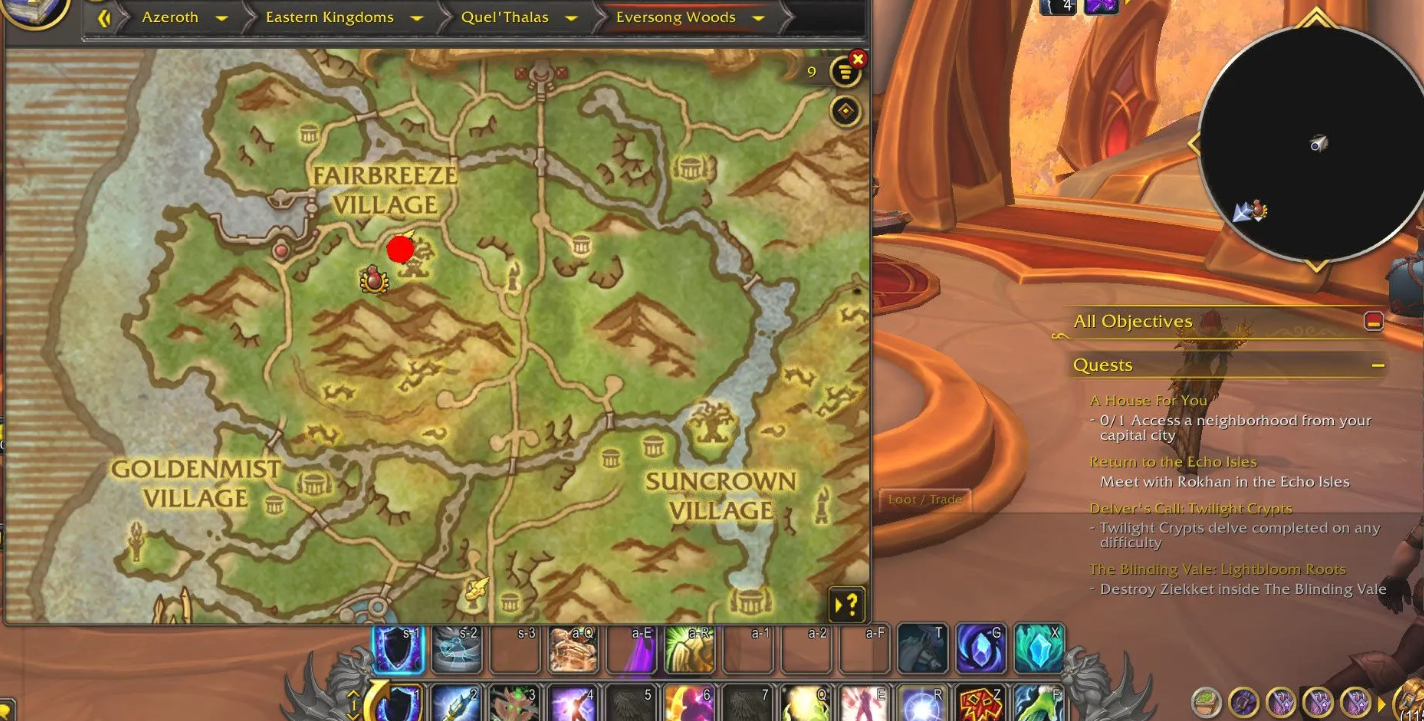Activate the teal crystal ability on X
This screenshot has height=721, width=1424.
(1038, 648)
